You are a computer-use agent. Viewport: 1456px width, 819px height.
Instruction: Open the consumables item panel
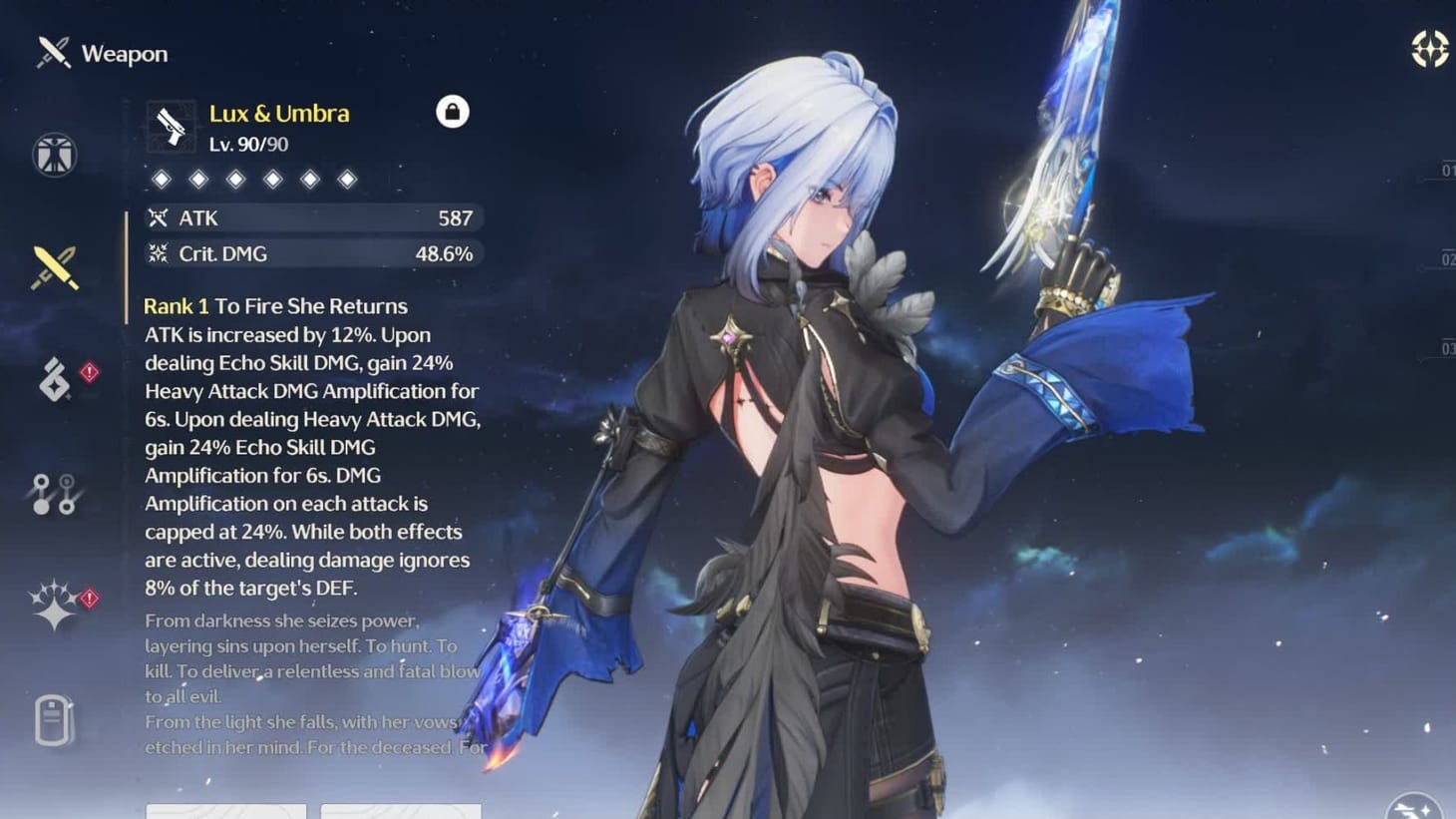[x=52, y=720]
